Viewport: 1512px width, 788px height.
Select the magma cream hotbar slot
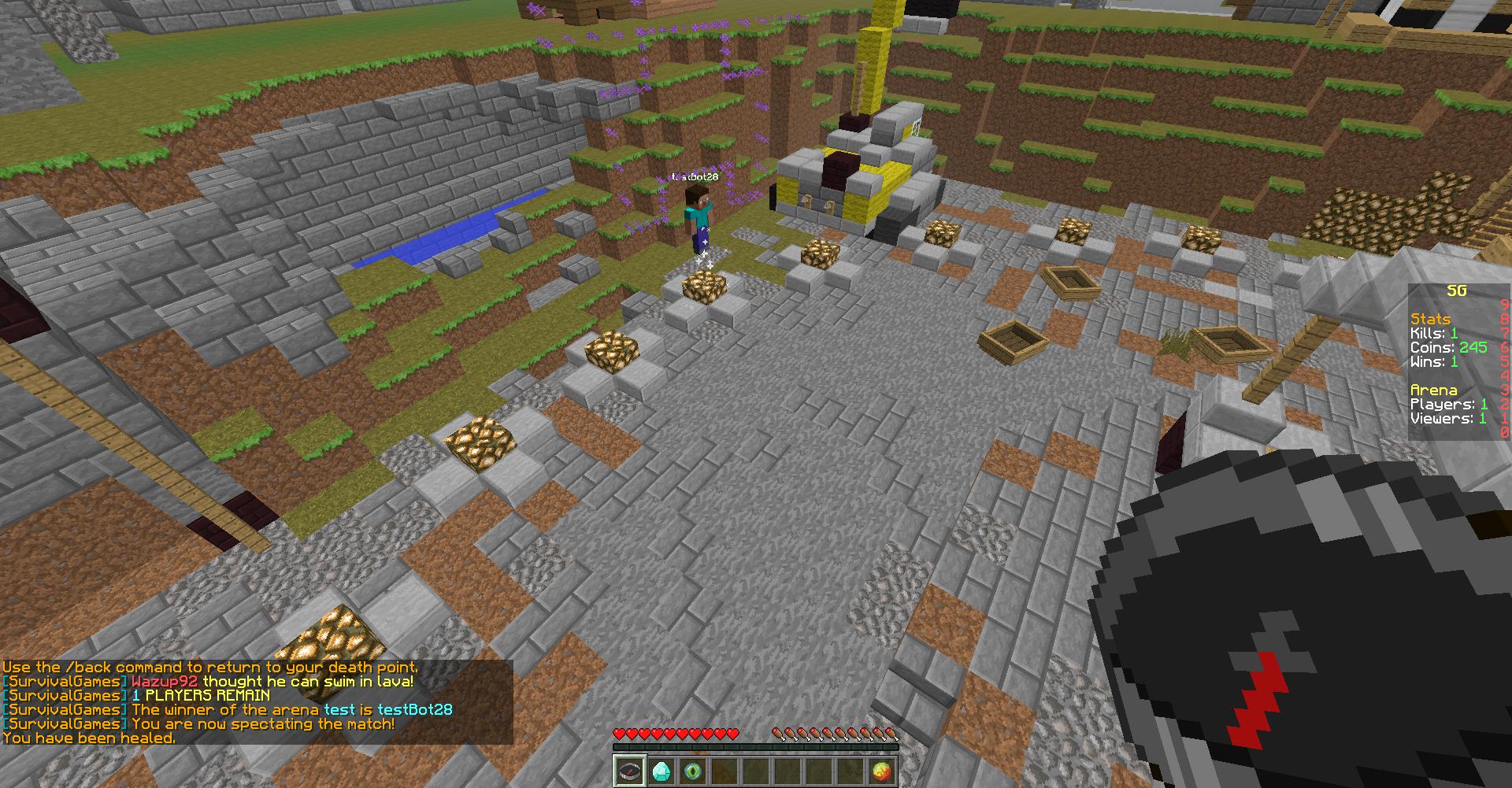[x=882, y=771]
